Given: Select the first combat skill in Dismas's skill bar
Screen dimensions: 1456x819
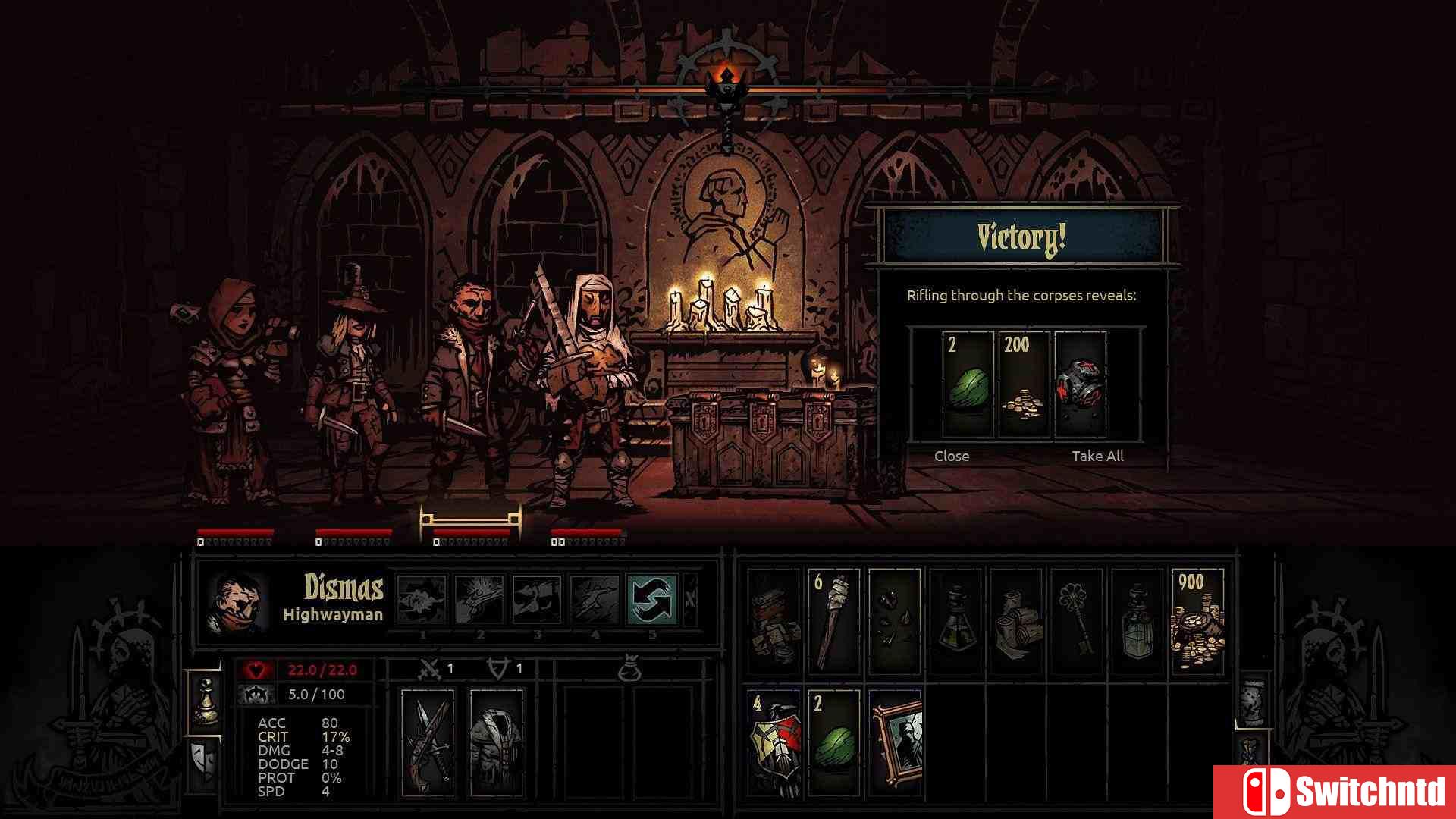Looking at the screenshot, I should pos(421,603).
